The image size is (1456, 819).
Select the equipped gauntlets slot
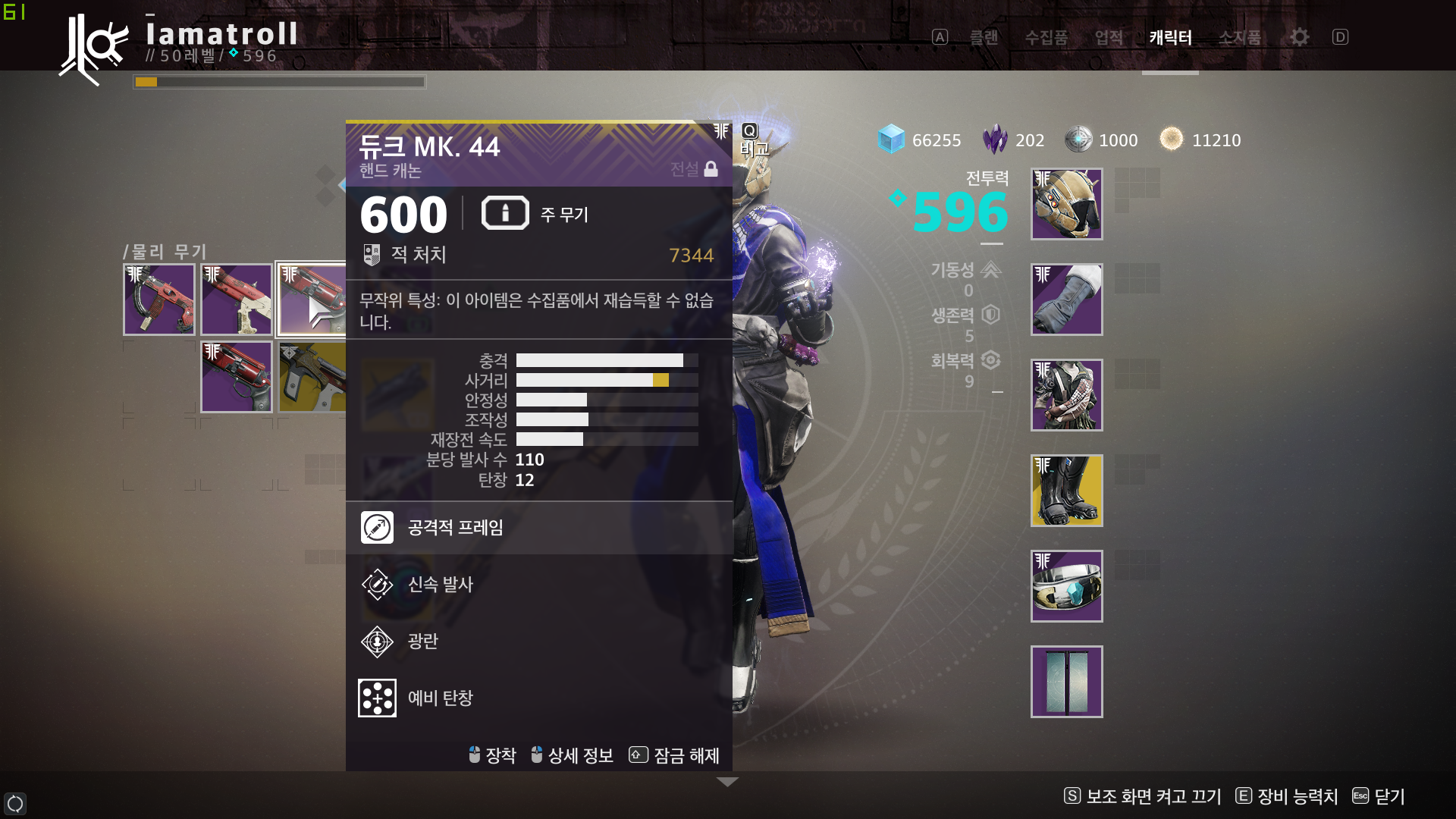coord(1066,300)
